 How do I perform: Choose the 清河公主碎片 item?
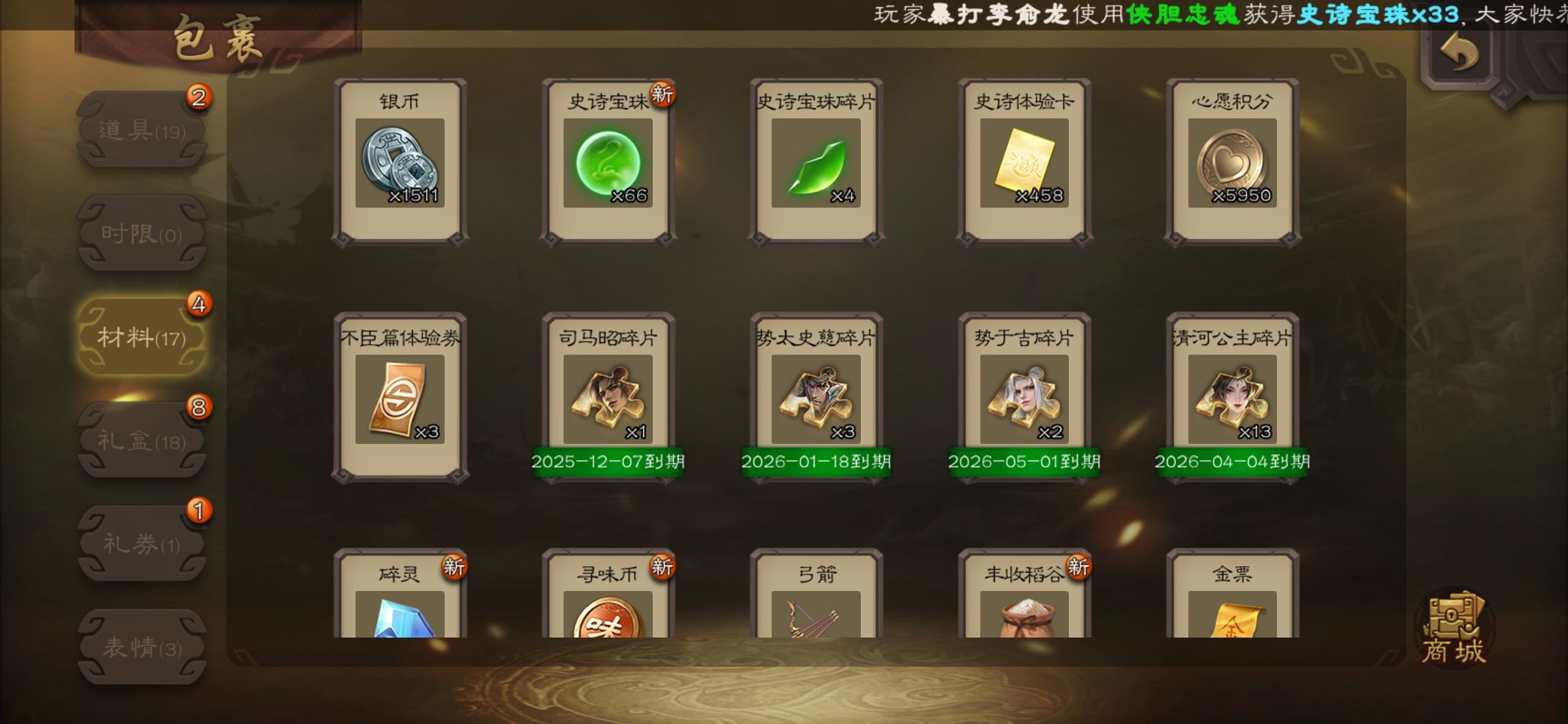1232,399
